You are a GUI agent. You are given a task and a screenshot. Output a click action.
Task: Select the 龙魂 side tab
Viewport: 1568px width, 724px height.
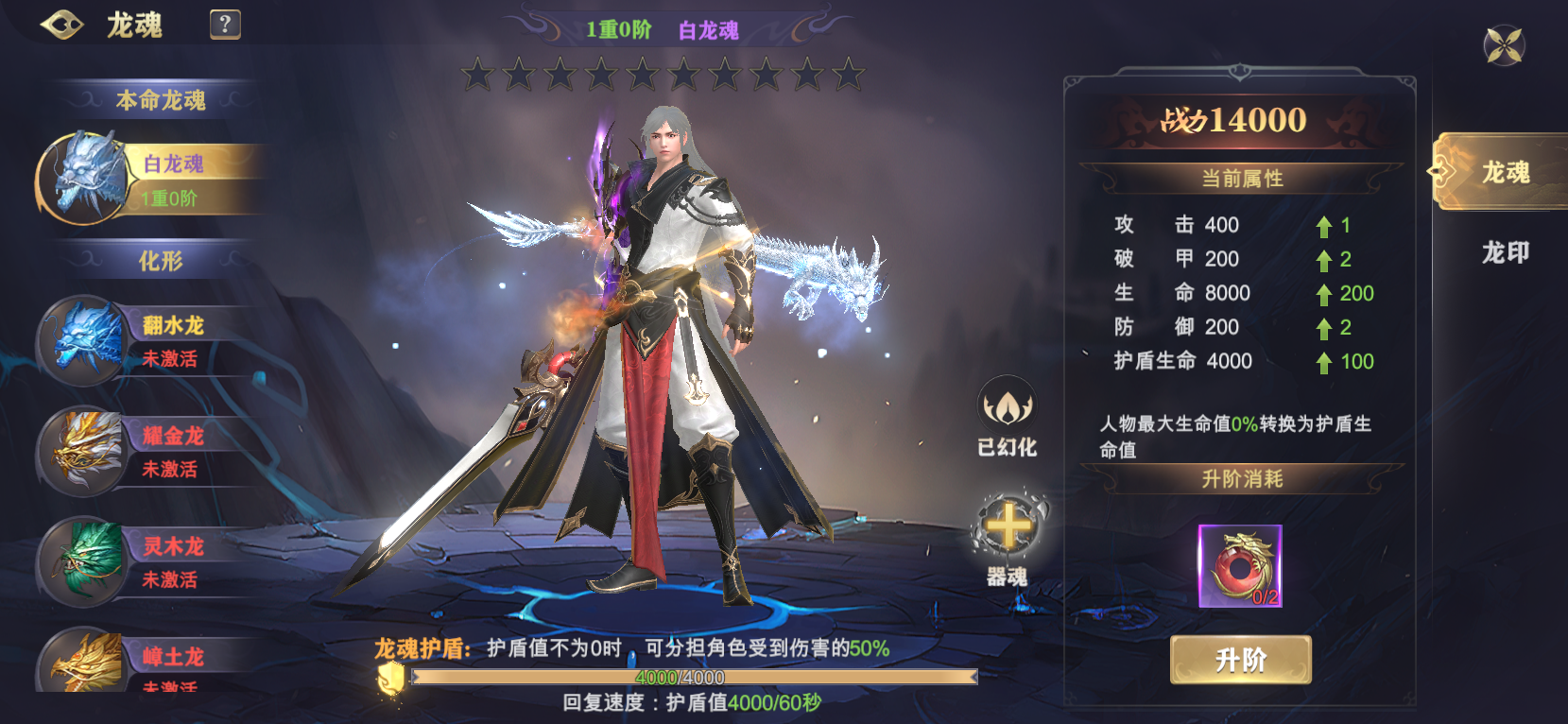click(x=1503, y=172)
